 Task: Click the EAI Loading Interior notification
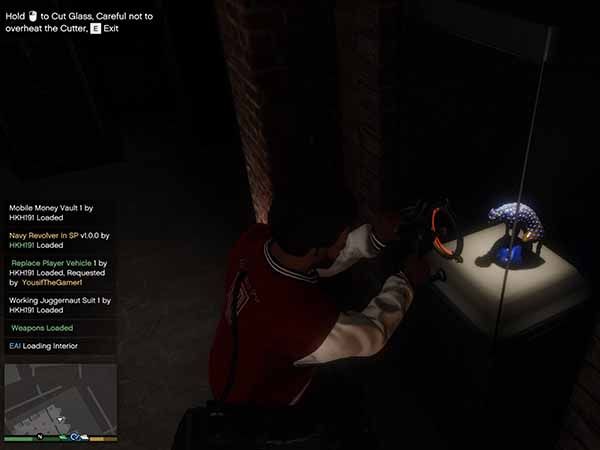coord(58,346)
